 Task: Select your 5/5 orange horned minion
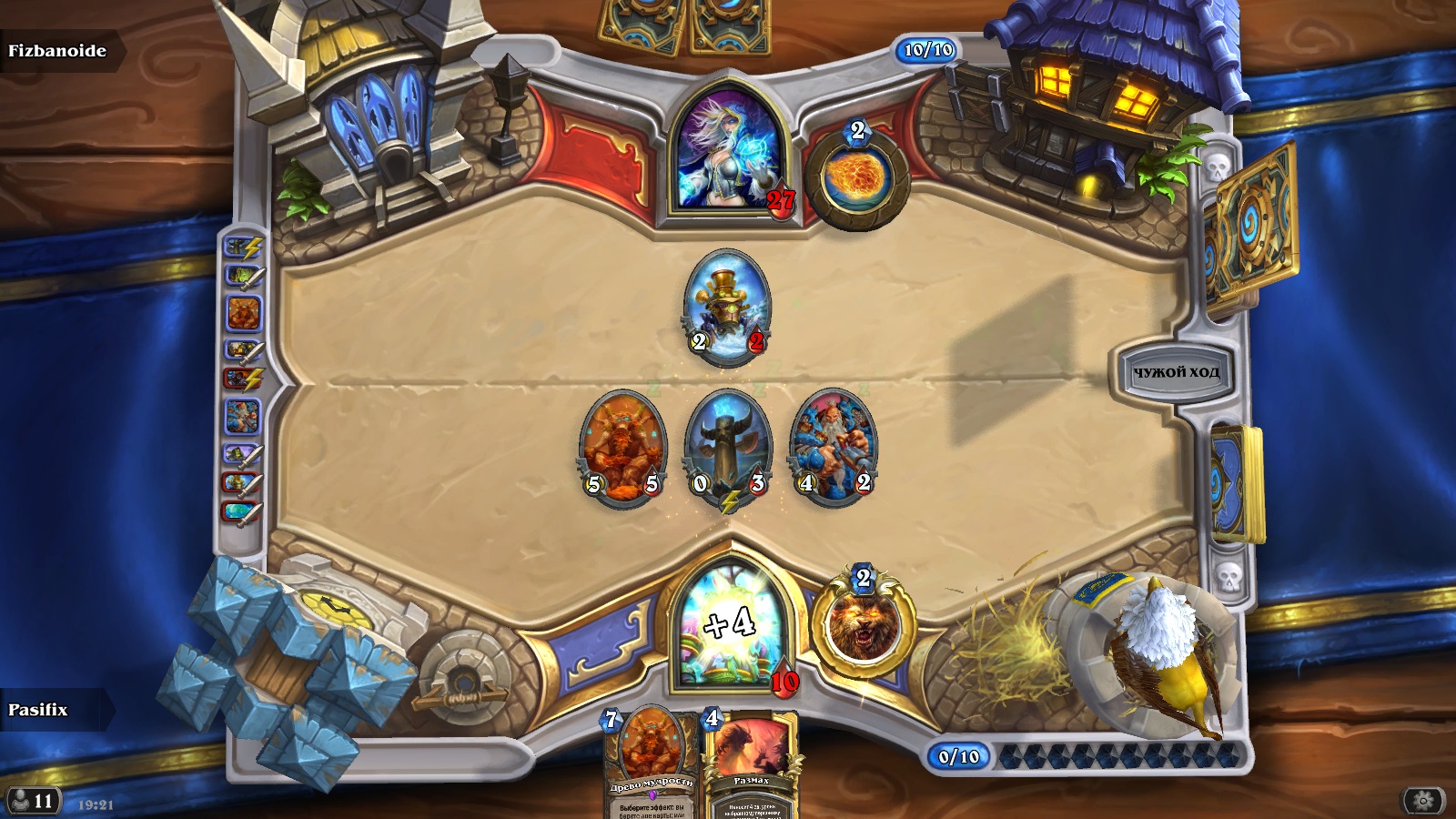click(622, 448)
